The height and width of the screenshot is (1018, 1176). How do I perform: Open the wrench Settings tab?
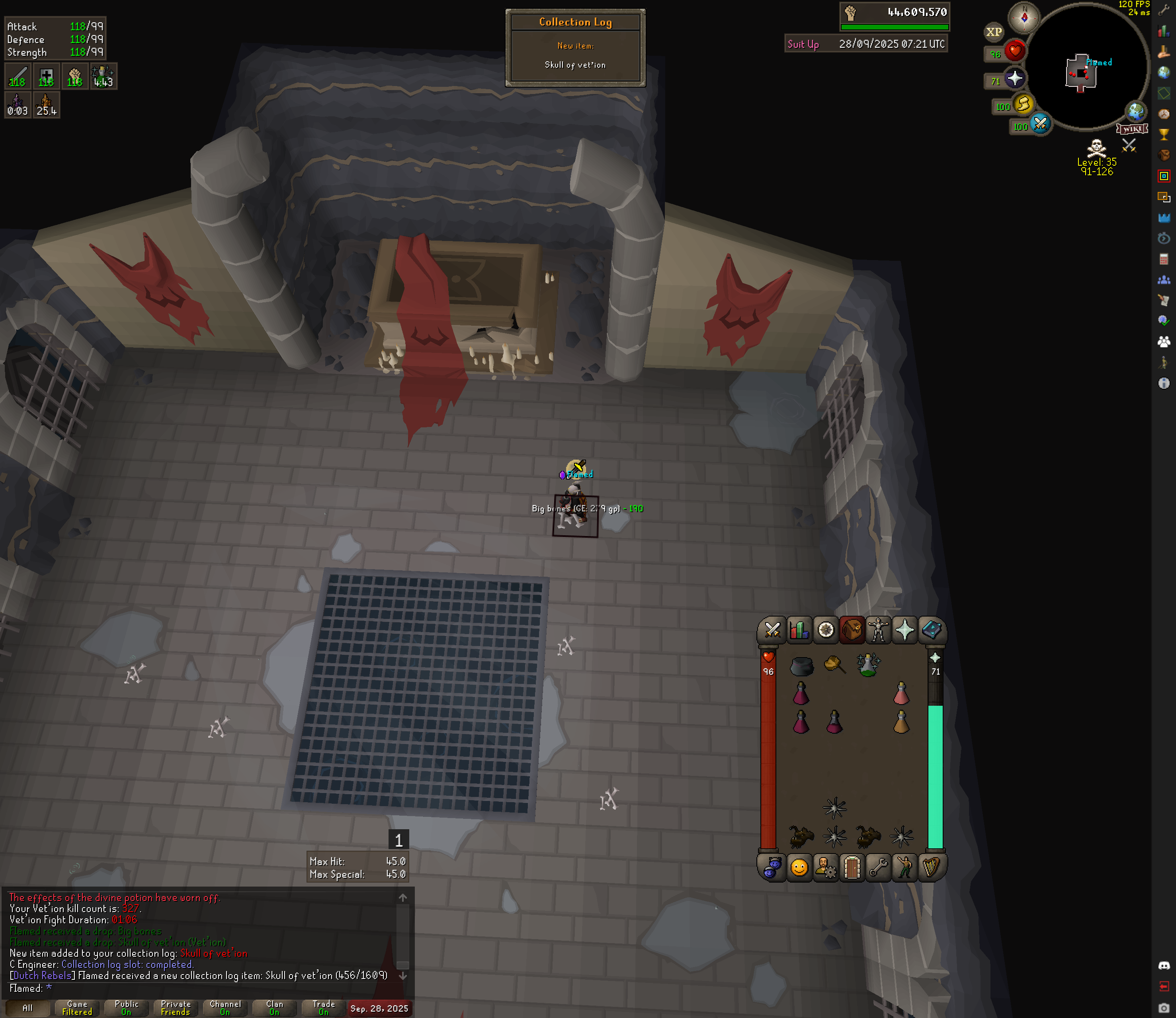click(x=879, y=867)
